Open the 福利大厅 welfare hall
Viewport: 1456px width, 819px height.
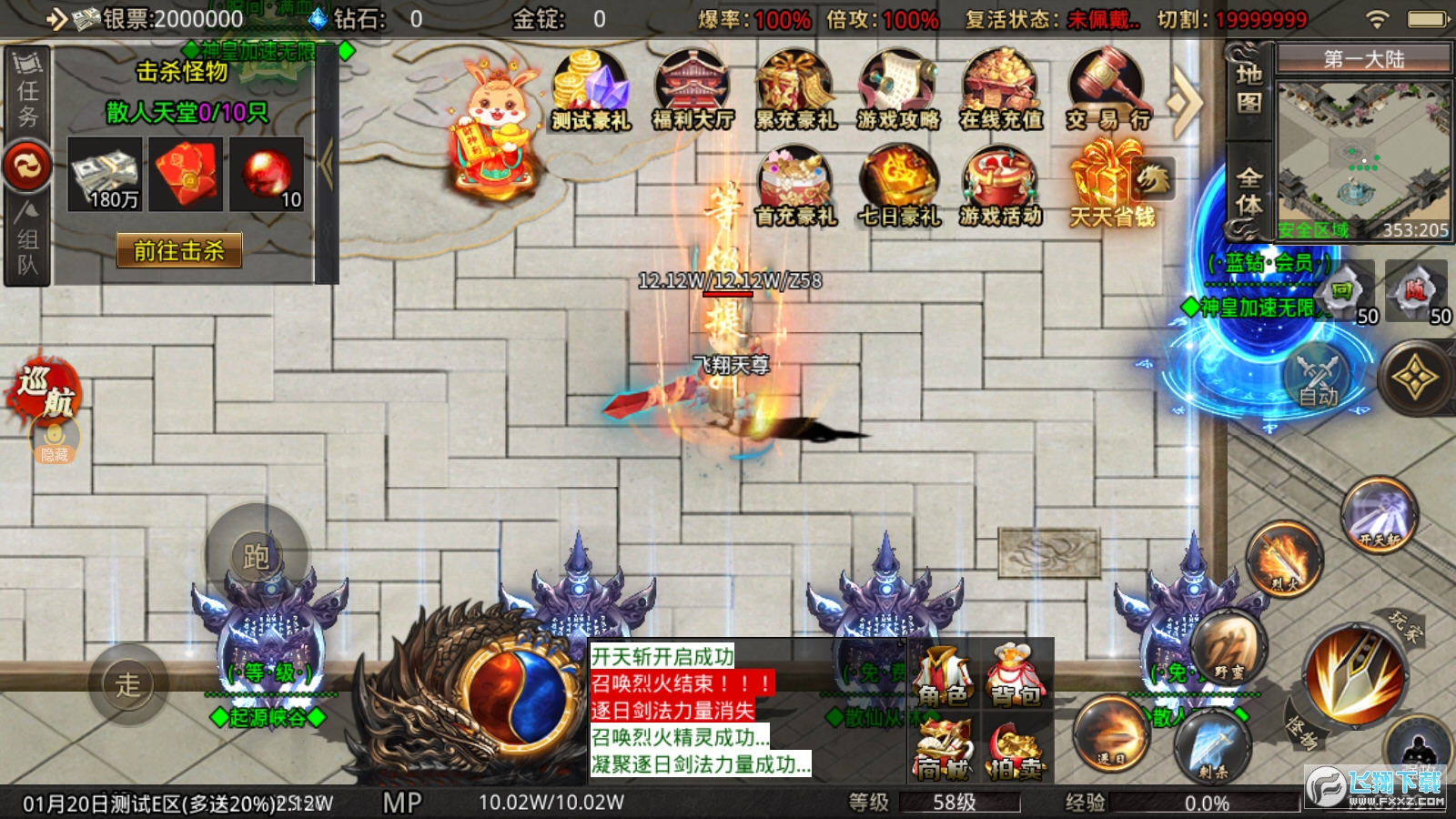[x=693, y=91]
